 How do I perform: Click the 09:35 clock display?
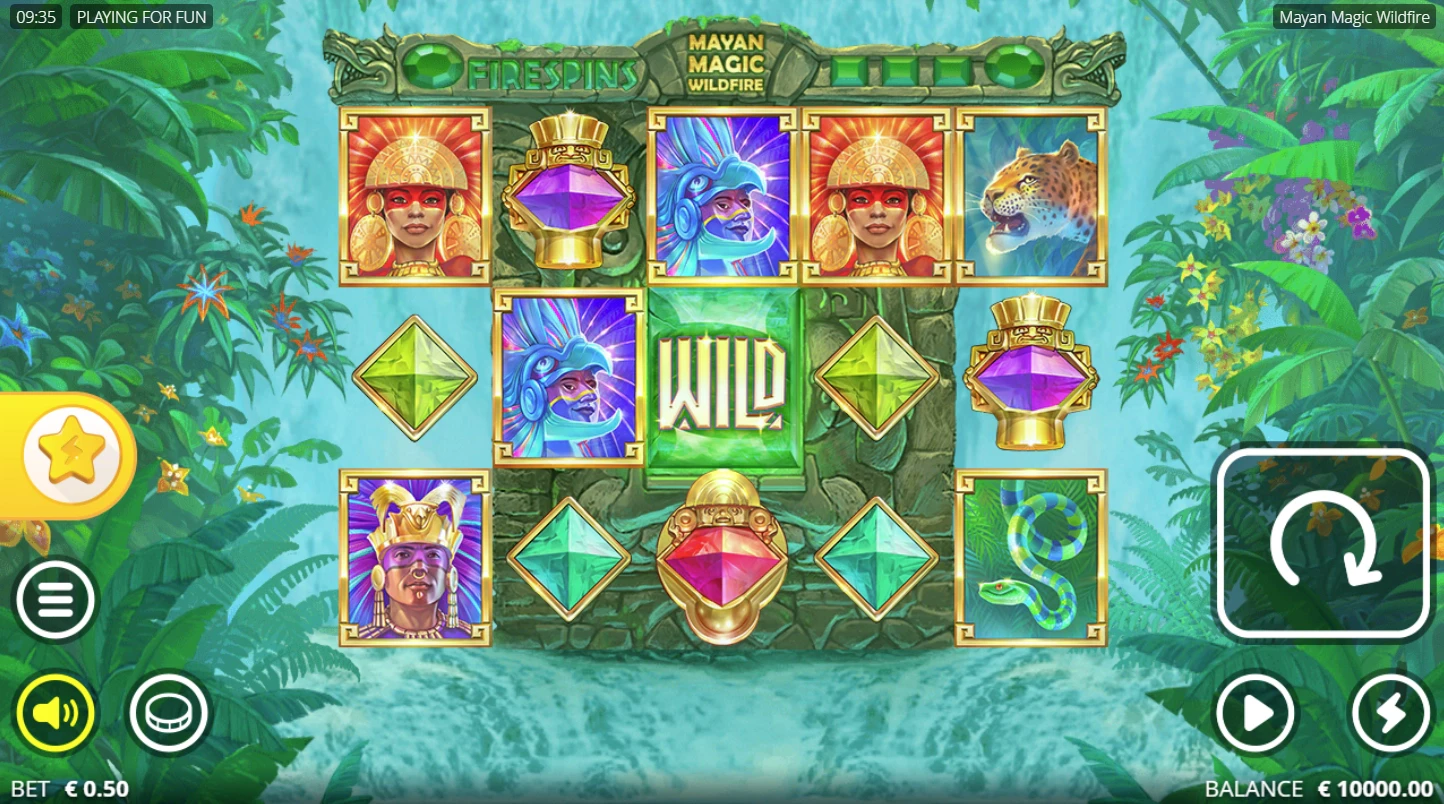tap(36, 16)
